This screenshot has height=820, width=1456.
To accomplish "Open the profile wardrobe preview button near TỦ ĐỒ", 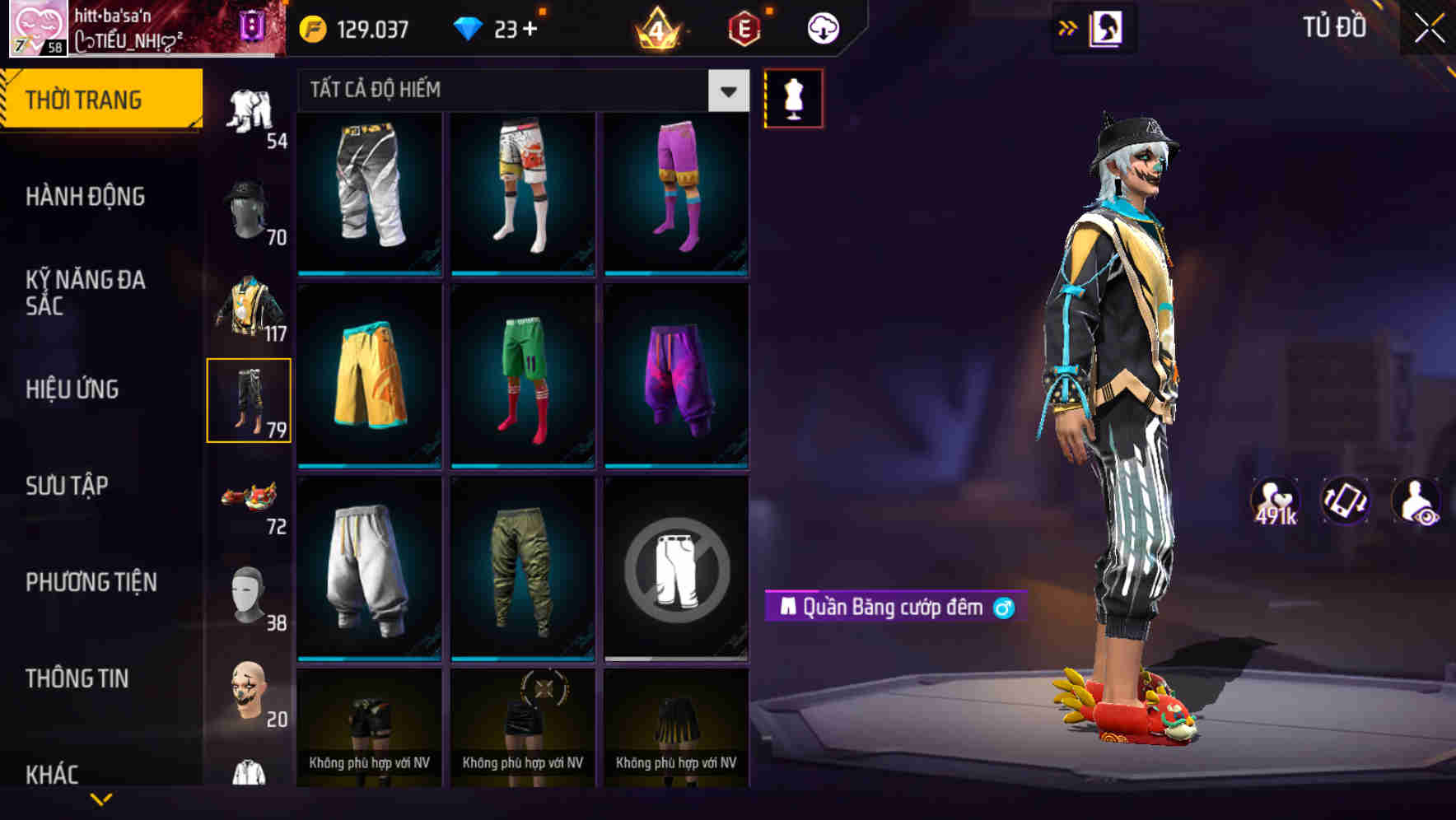I will click(x=1108, y=27).
